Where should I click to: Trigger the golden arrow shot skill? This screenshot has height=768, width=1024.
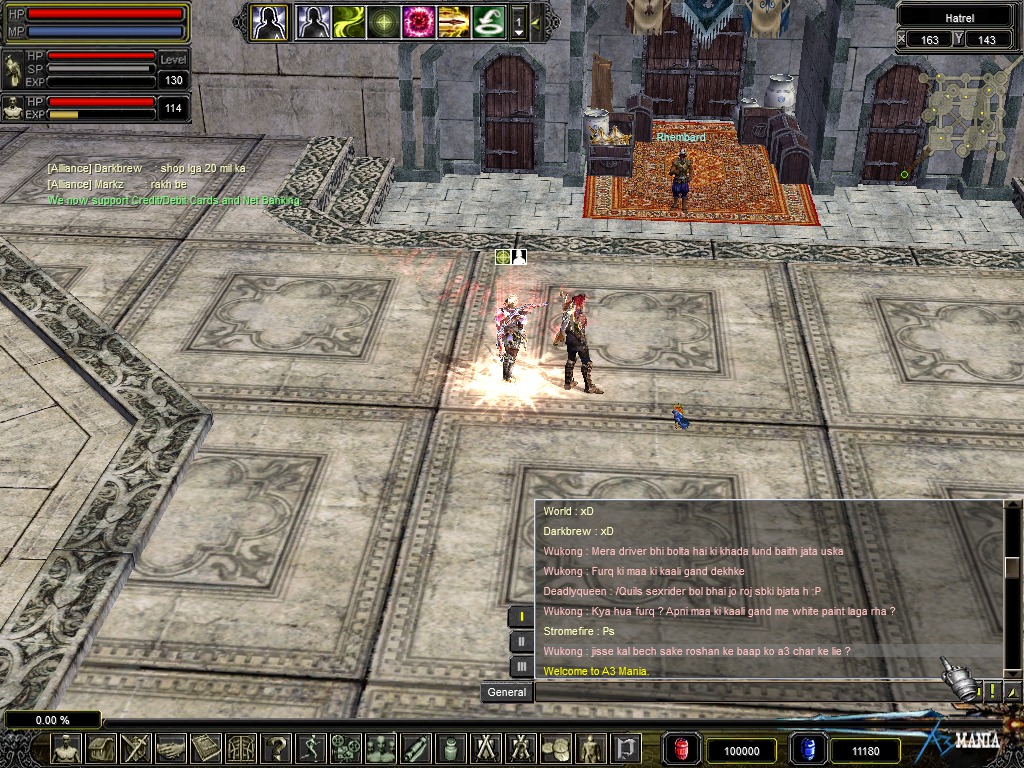(453, 21)
